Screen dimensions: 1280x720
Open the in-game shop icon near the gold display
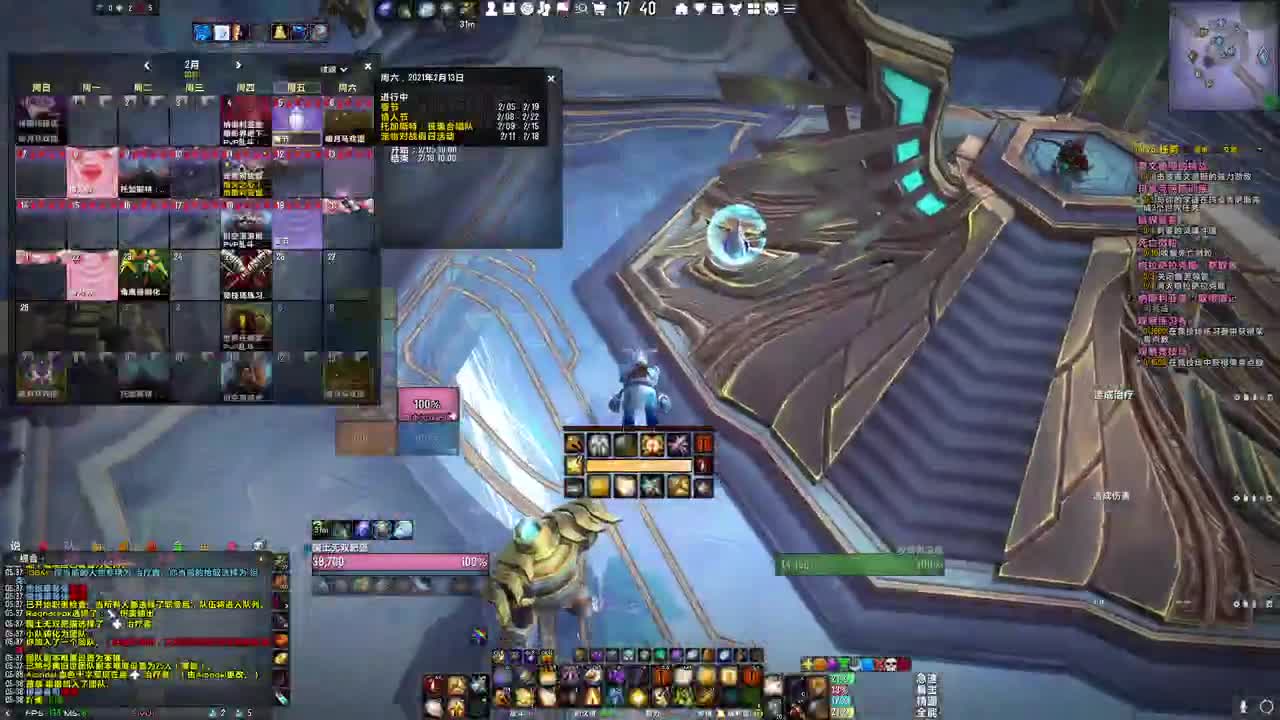[x=599, y=10]
